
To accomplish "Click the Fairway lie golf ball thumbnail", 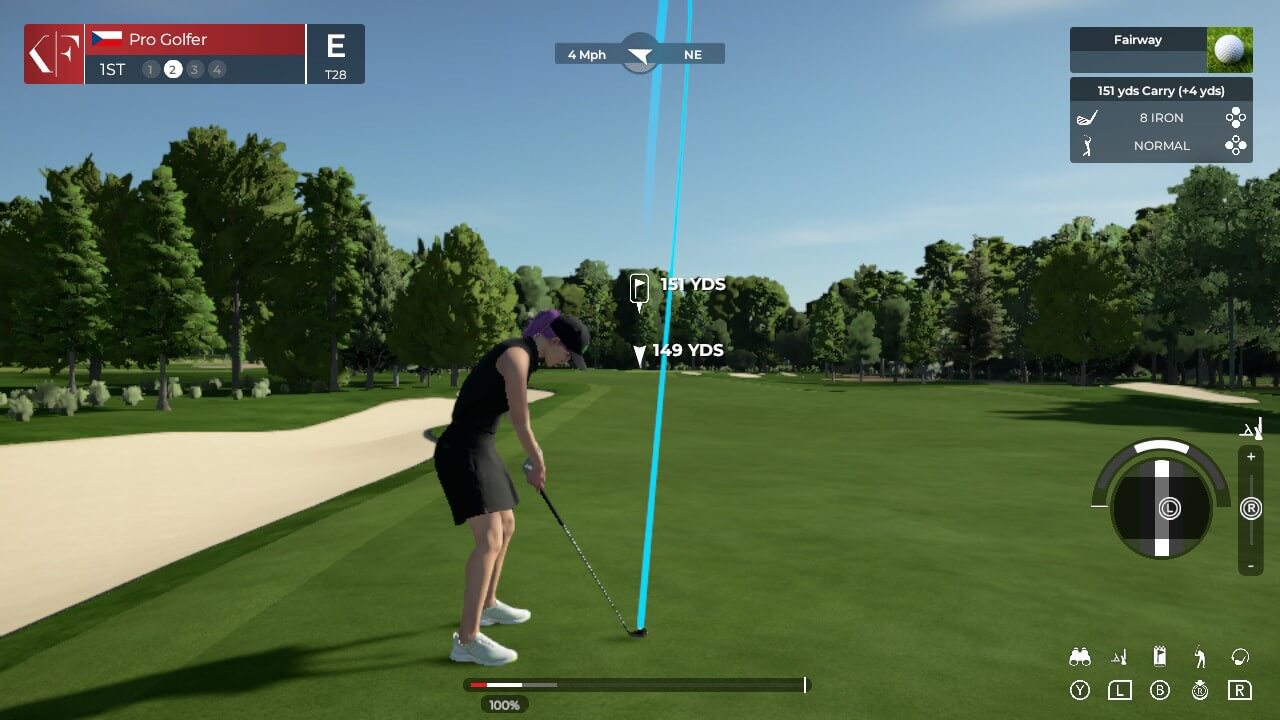I will (x=1229, y=50).
